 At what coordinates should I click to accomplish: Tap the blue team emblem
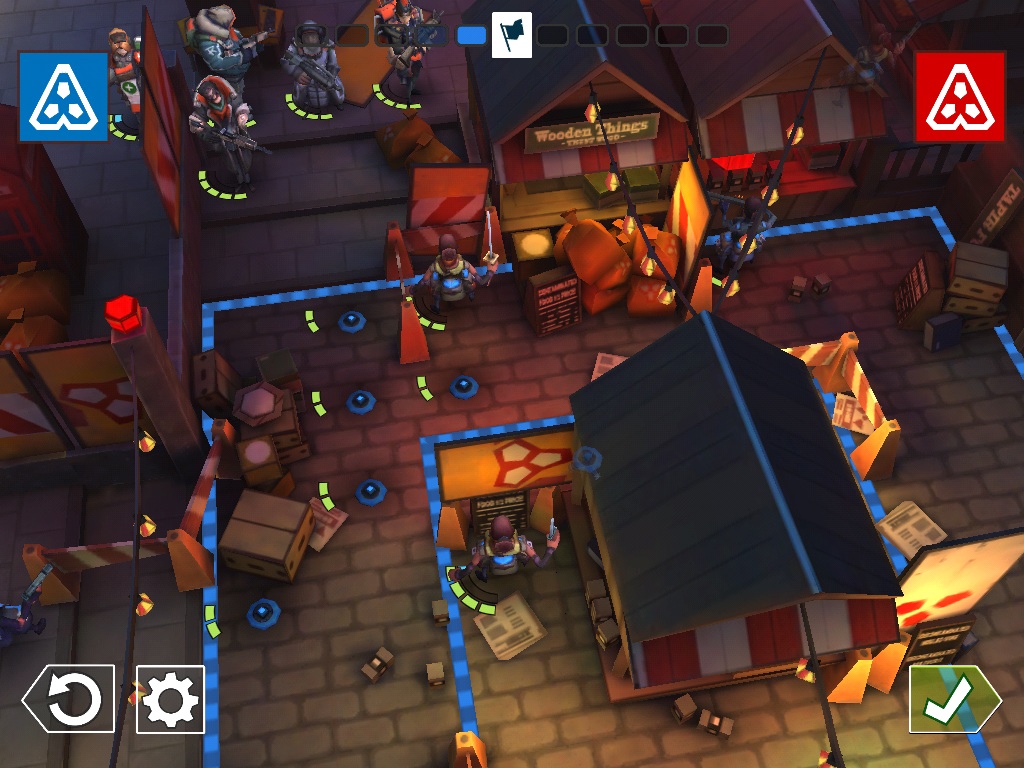[x=63, y=97]
